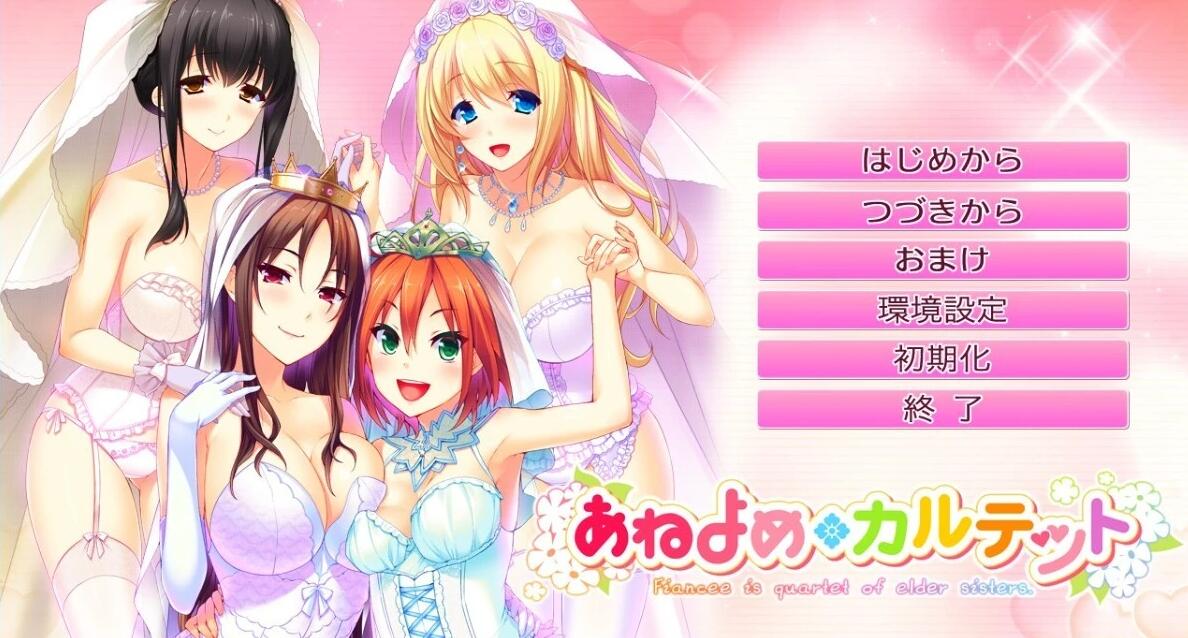Continue a saved game via つづきから
The width and height of the screenshot is (1188, 638).
point(942,211)
